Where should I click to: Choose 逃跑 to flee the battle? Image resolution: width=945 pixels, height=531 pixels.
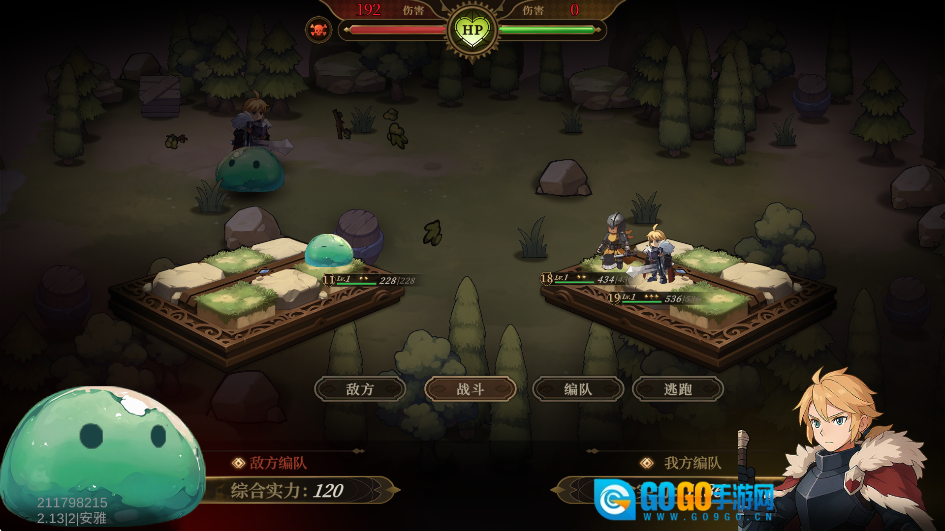(x=677, y=389)
